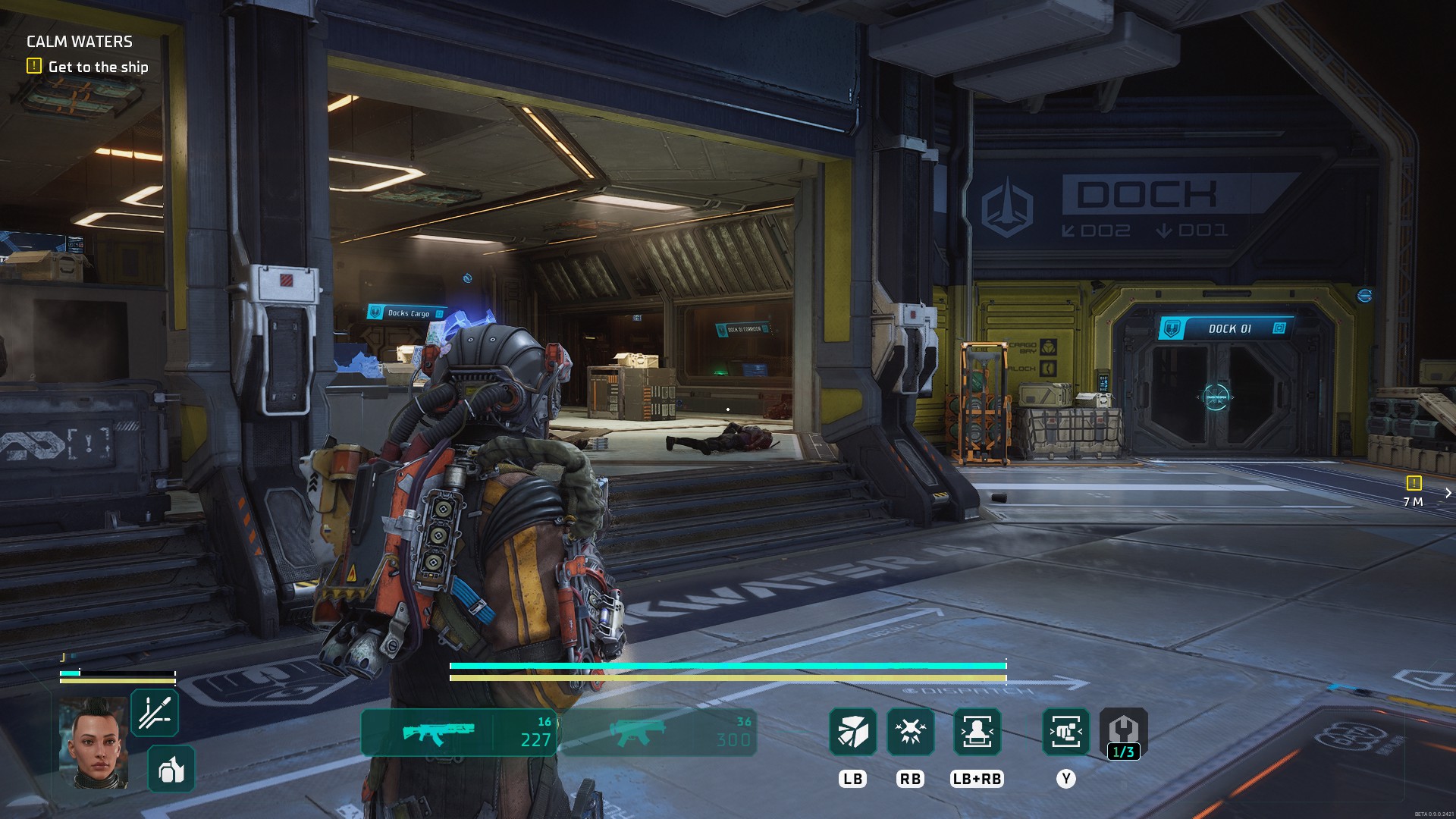Viewport: 1456px width, 819px height.
Task: Select the syringe stim icon near the portrait
Action: [x=155, y=711]
